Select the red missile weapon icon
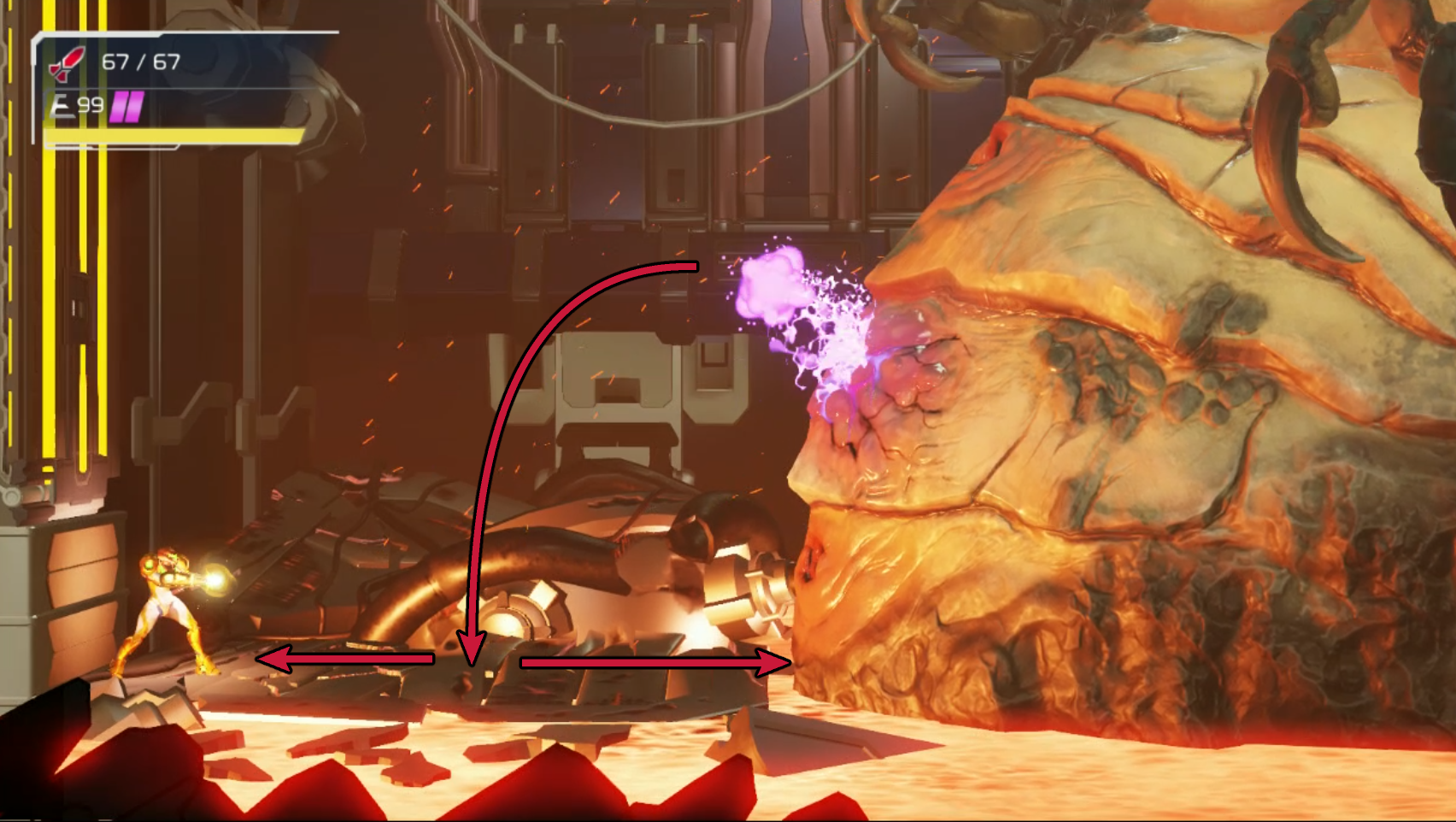This screenshot has height=822, width=1456. (68, 63)
